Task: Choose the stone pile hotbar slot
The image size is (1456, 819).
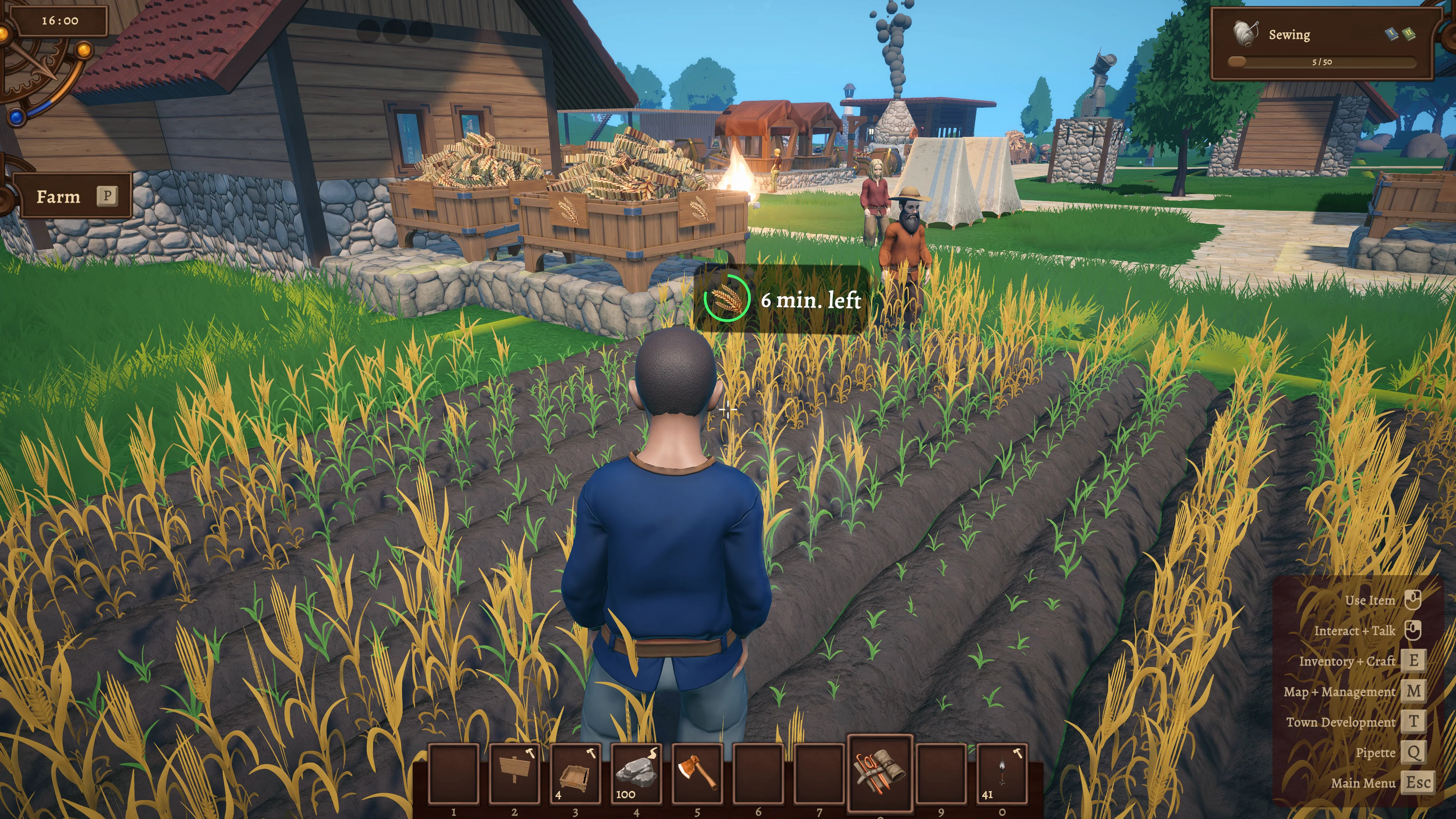Action: tap(637, 773)
